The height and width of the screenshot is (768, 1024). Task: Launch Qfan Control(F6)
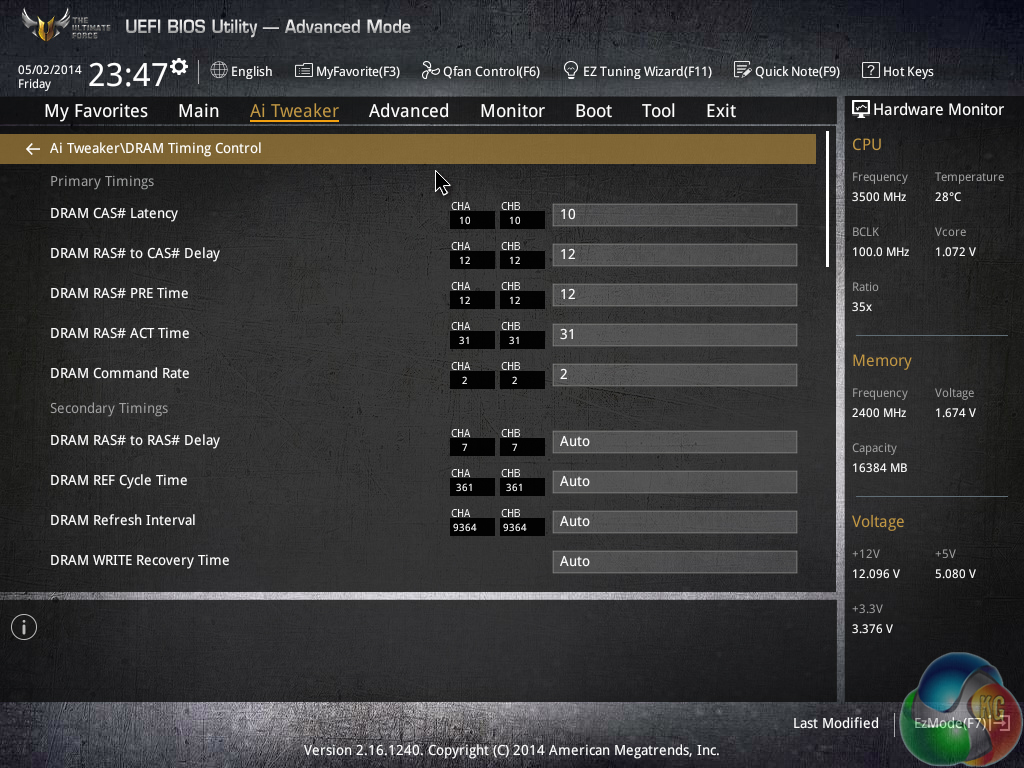[480, 71]
